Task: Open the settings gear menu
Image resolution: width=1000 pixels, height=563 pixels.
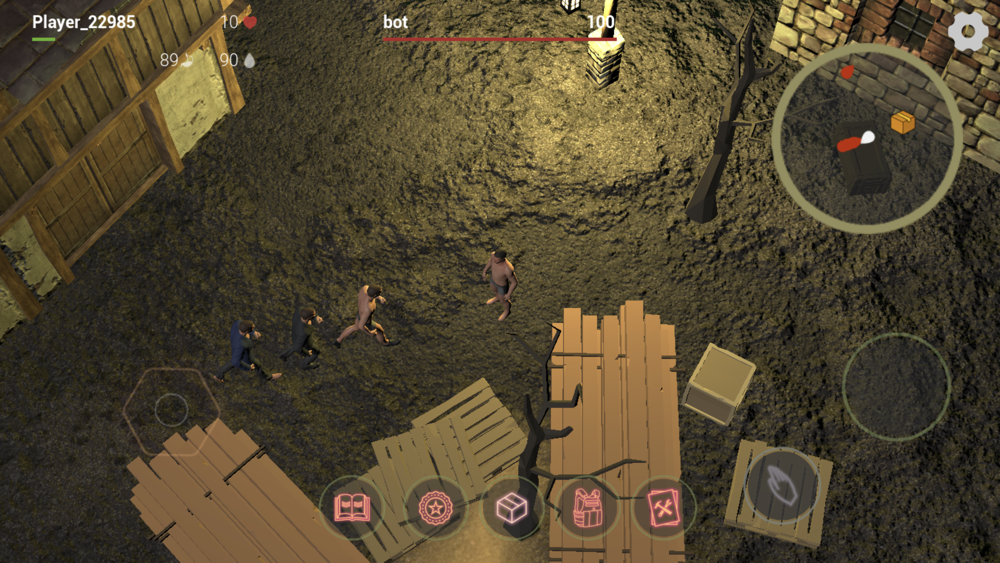Action: tap(967, 32)
